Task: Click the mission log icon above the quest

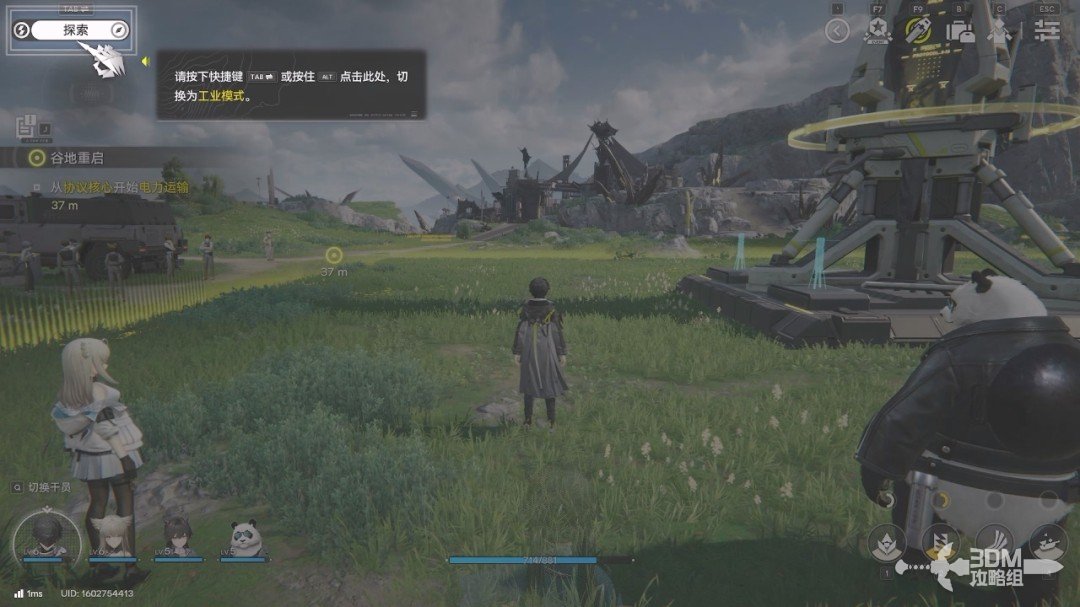Action: click(27, 126)
